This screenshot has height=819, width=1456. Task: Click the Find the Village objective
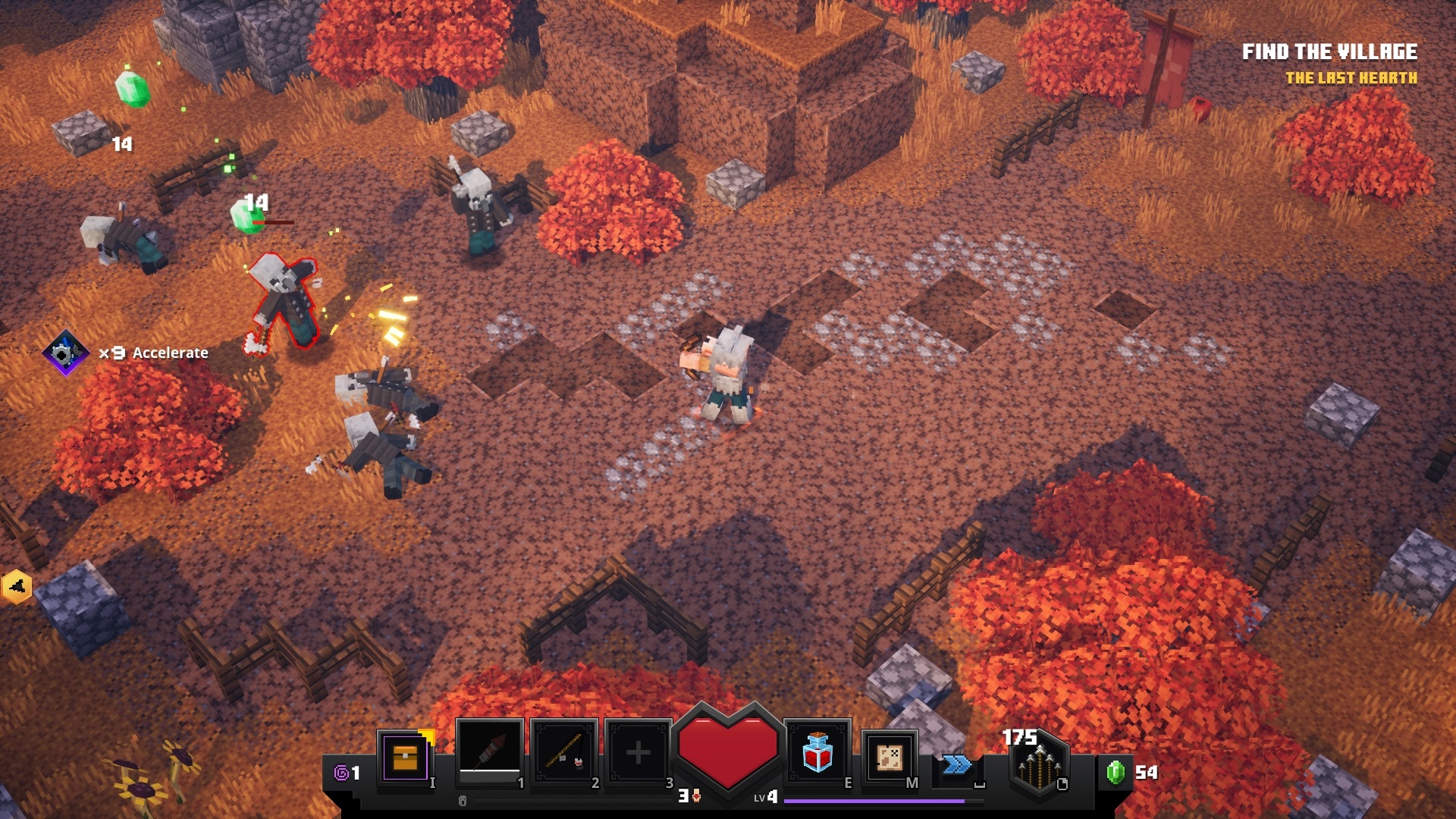(x=1329, y=52)
